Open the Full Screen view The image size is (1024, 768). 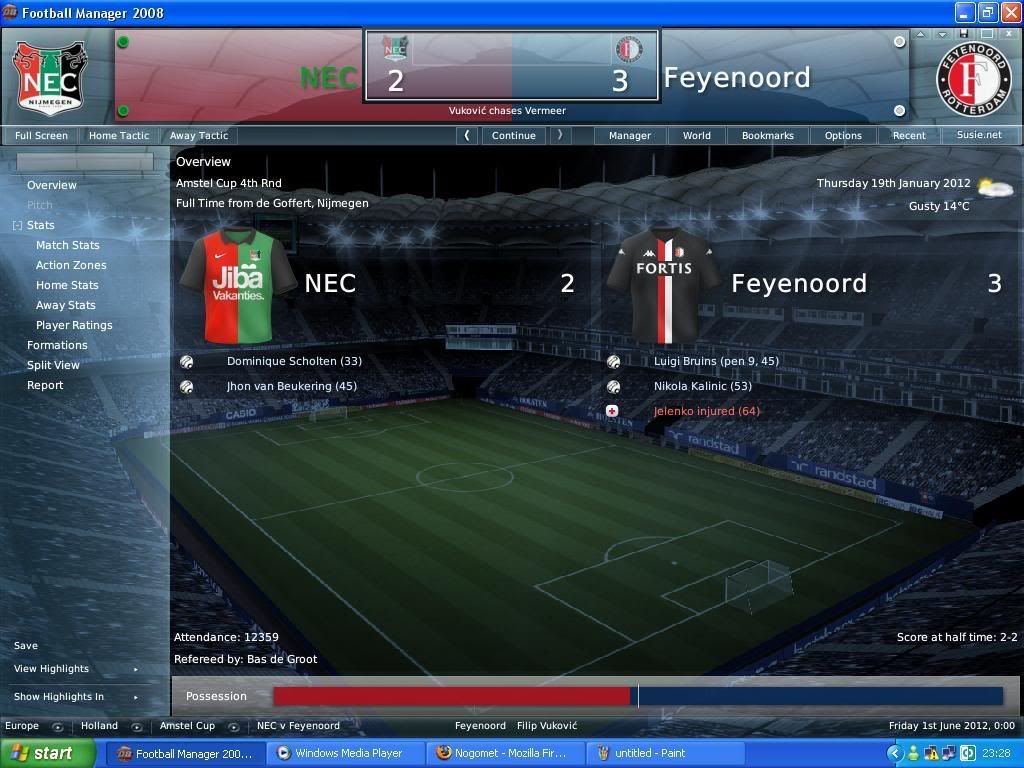tap(41, 135)
